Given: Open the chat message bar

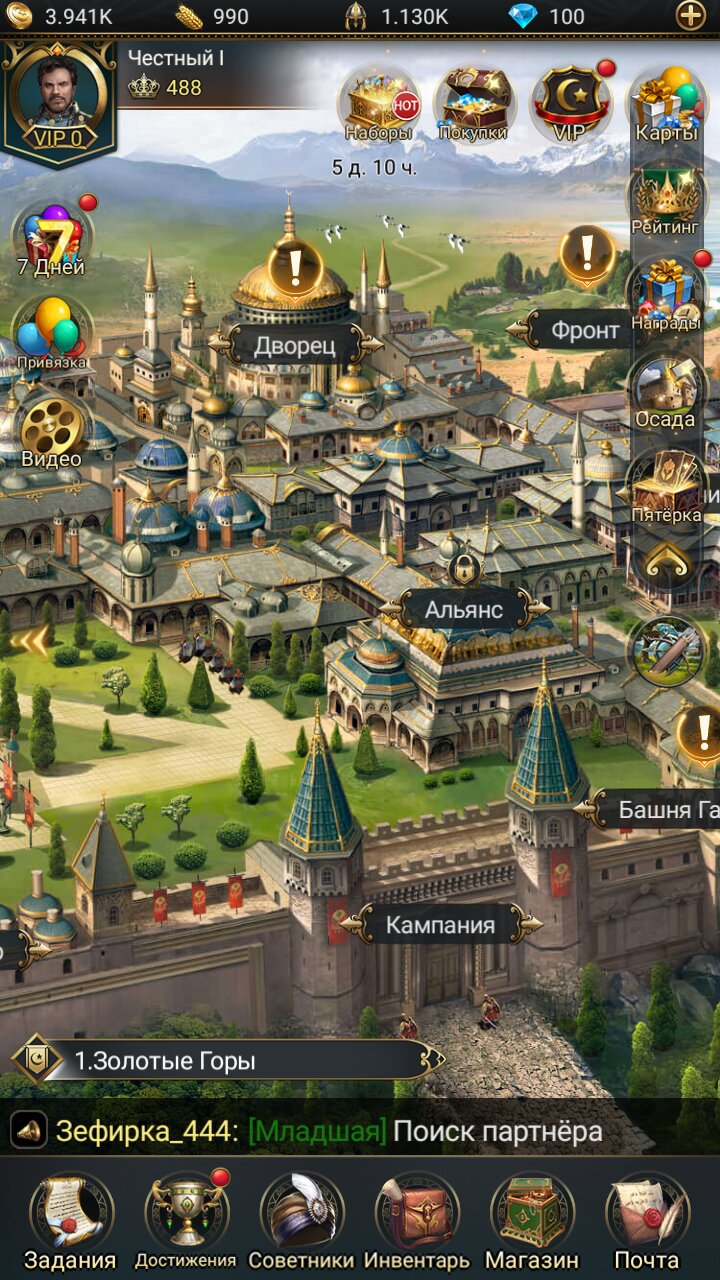Looking at the screenshot, I should 330,1131.
